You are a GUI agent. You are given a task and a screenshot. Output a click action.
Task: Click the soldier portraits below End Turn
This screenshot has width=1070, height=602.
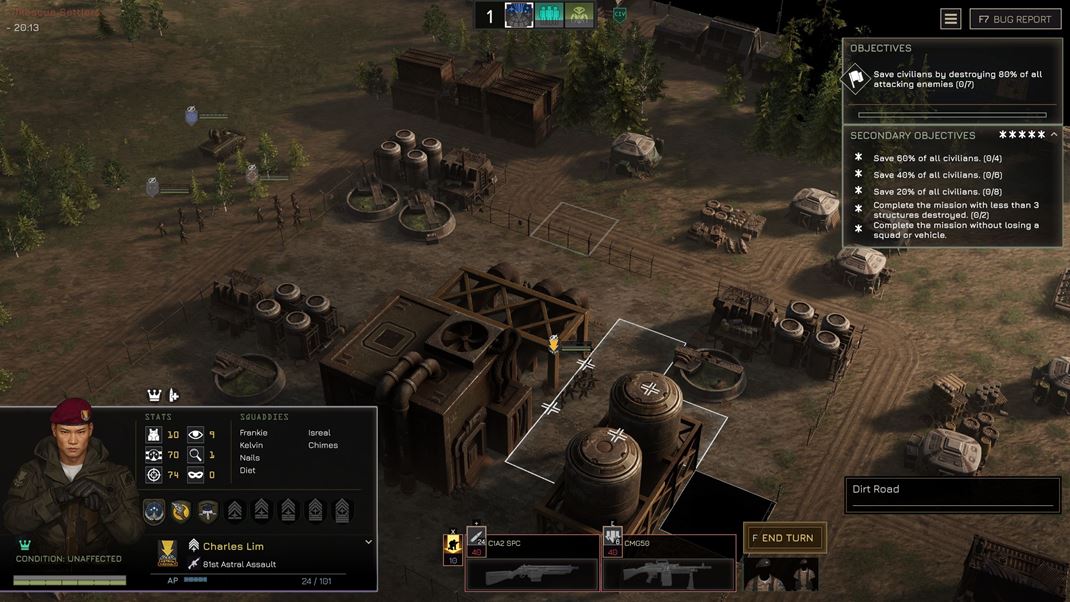pos(781,574)
